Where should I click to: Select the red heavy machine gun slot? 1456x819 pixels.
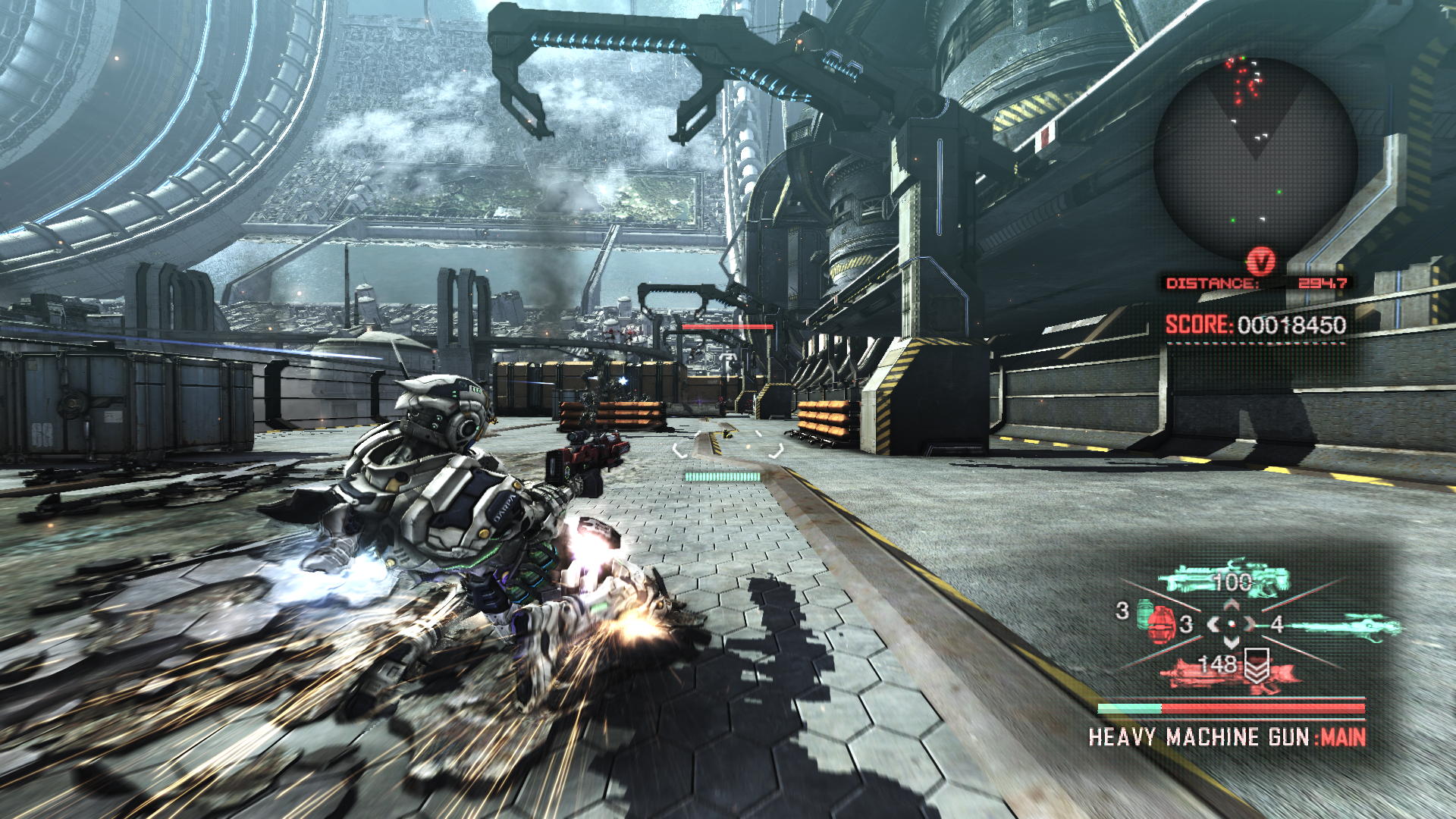1227,670
